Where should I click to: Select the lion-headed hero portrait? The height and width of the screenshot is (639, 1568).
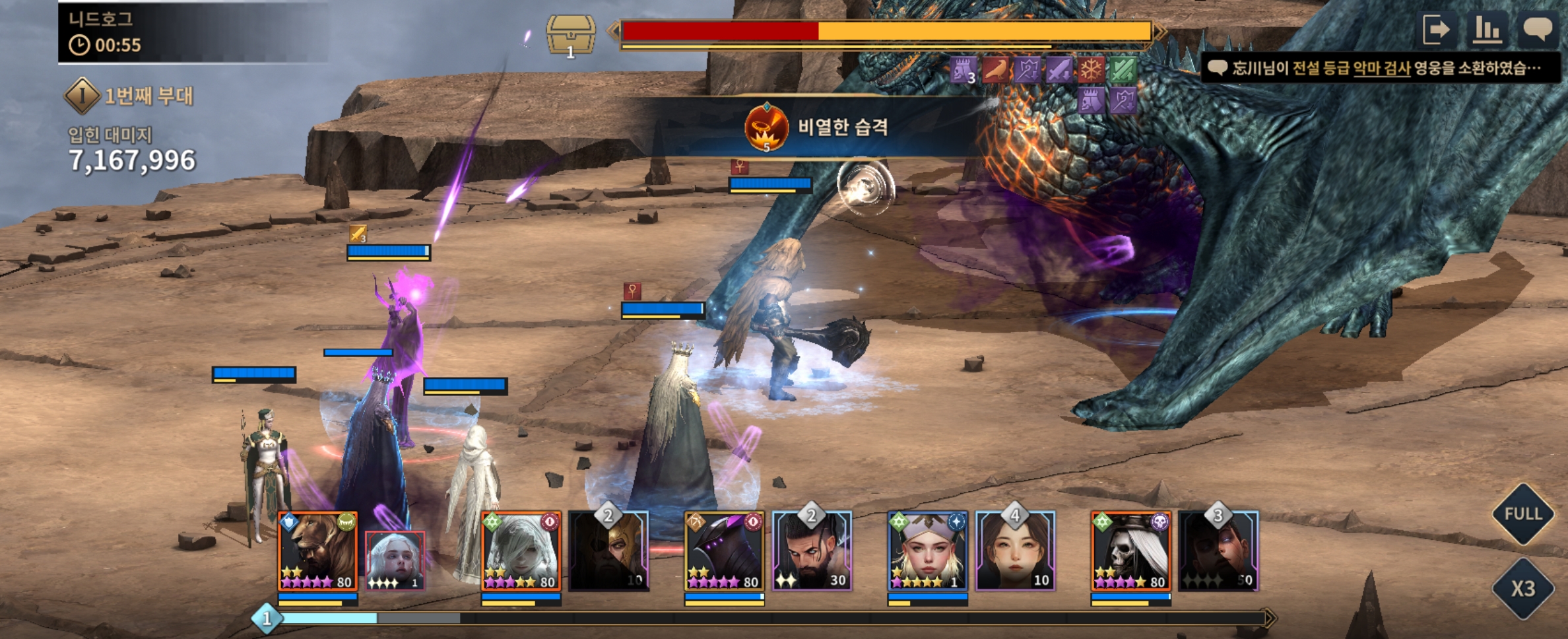[x=318, y=551]
